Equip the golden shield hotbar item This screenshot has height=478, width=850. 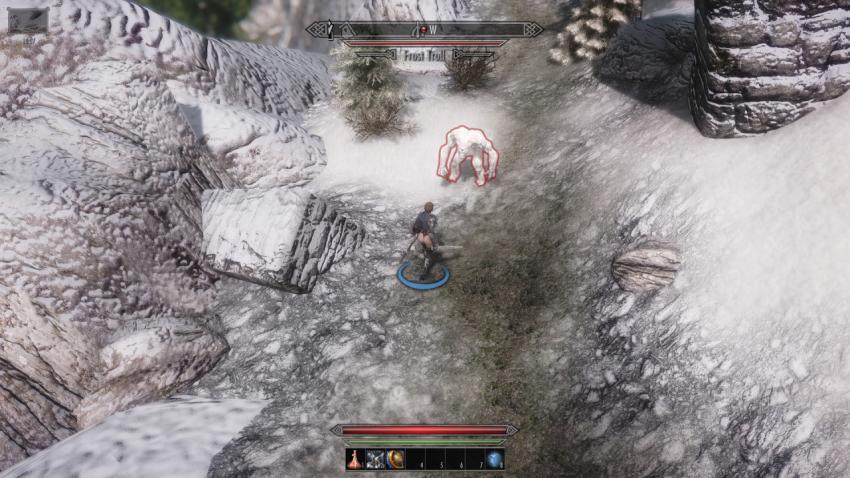396,460
